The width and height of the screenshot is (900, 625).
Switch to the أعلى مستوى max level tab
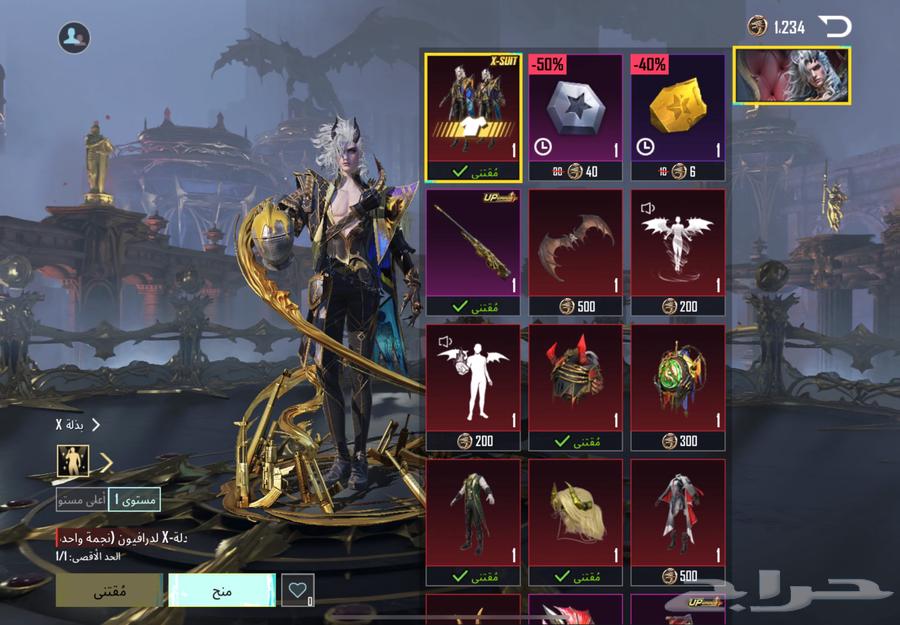[x=82, y=500]
